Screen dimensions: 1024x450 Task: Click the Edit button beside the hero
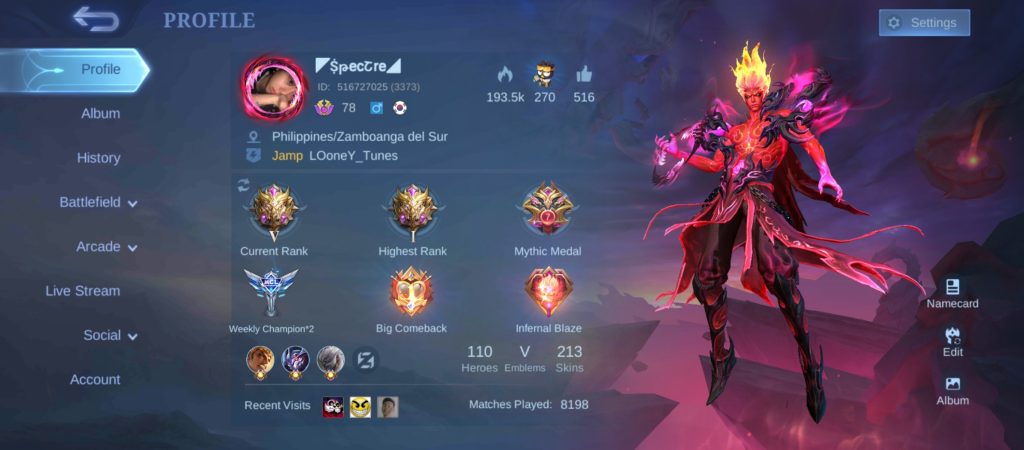(x=952, y=341)
